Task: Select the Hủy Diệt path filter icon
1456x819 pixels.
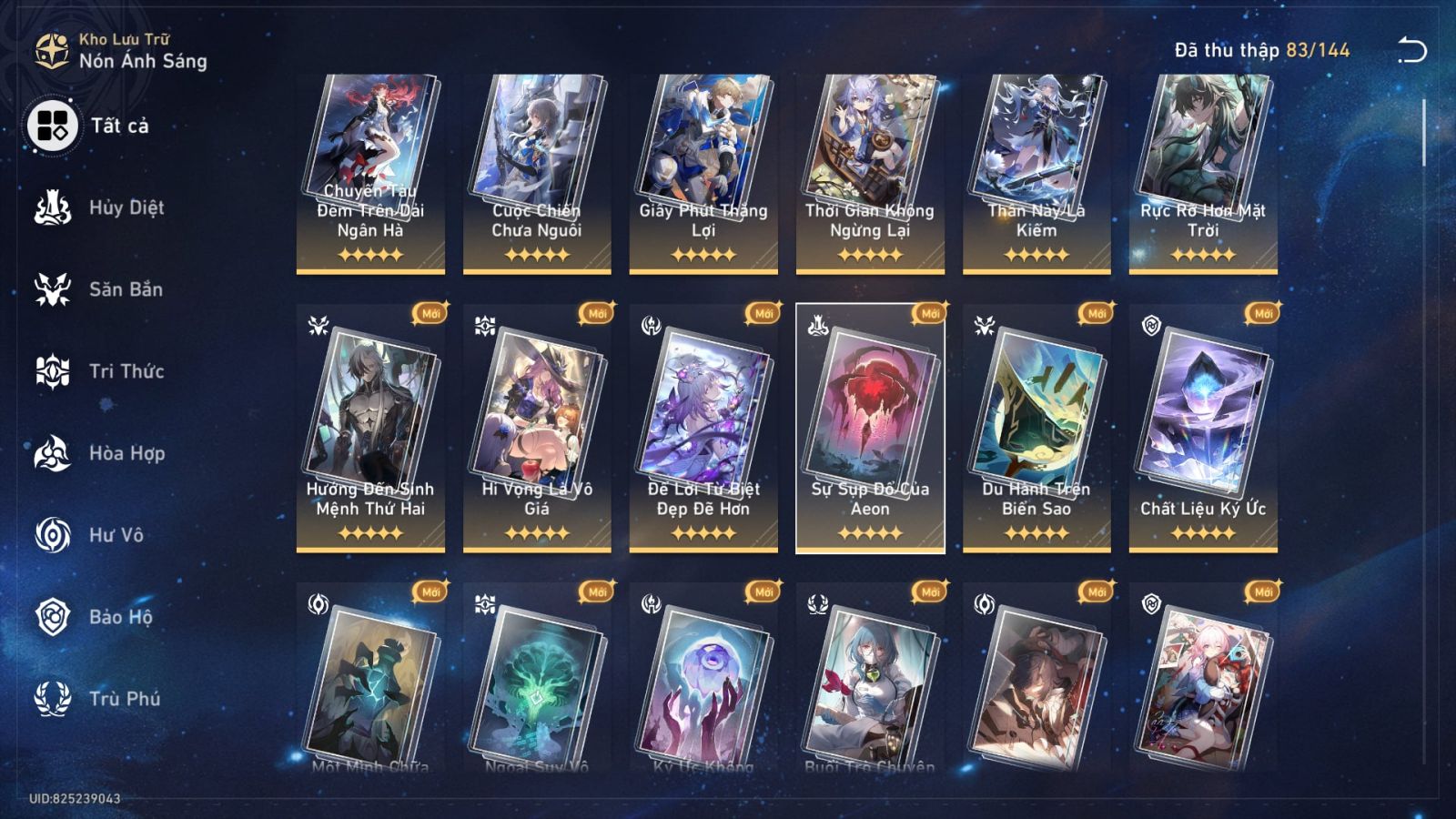Action: click(x=55, y=207)
